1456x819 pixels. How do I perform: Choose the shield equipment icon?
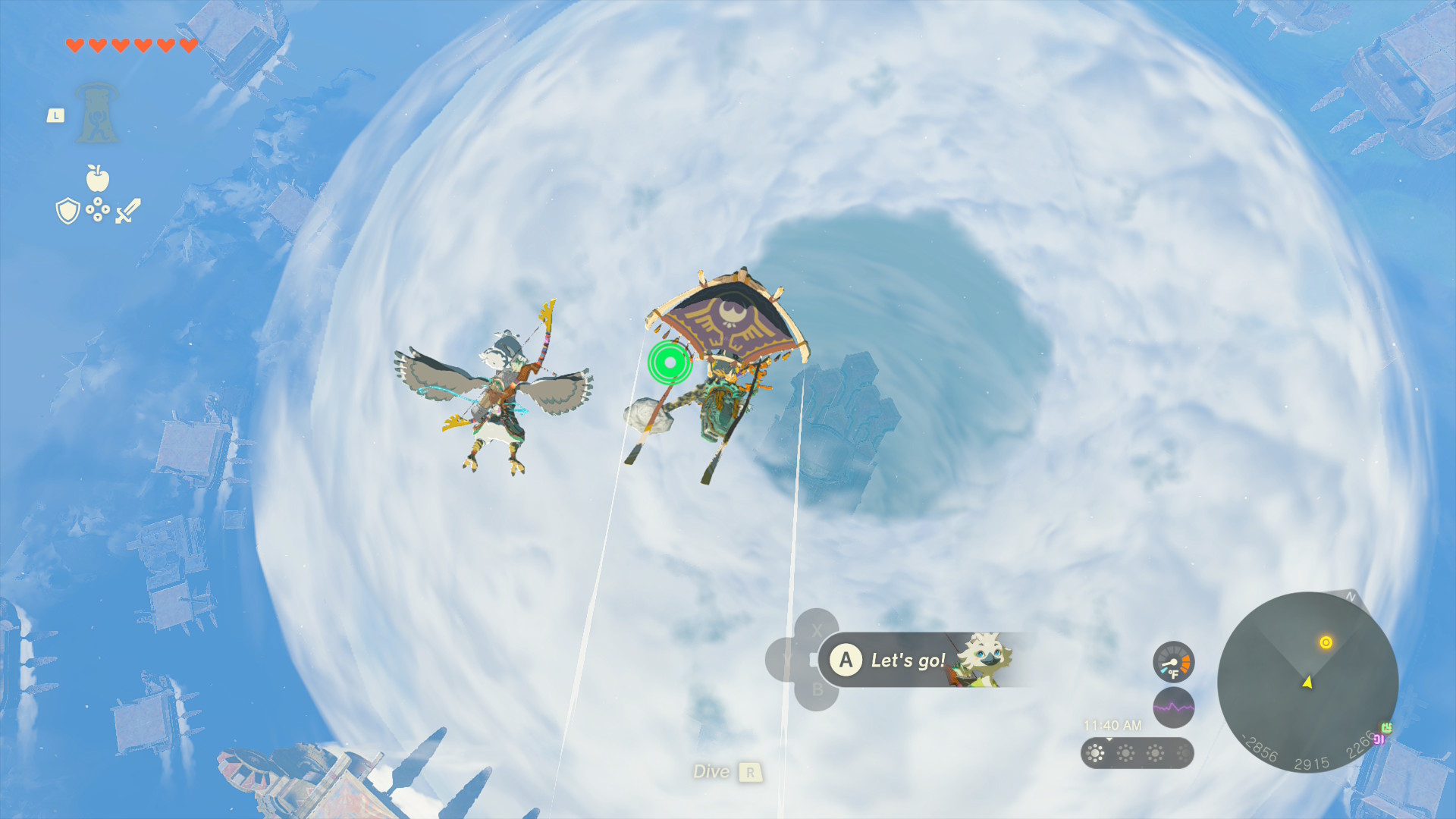coord(68,211)
